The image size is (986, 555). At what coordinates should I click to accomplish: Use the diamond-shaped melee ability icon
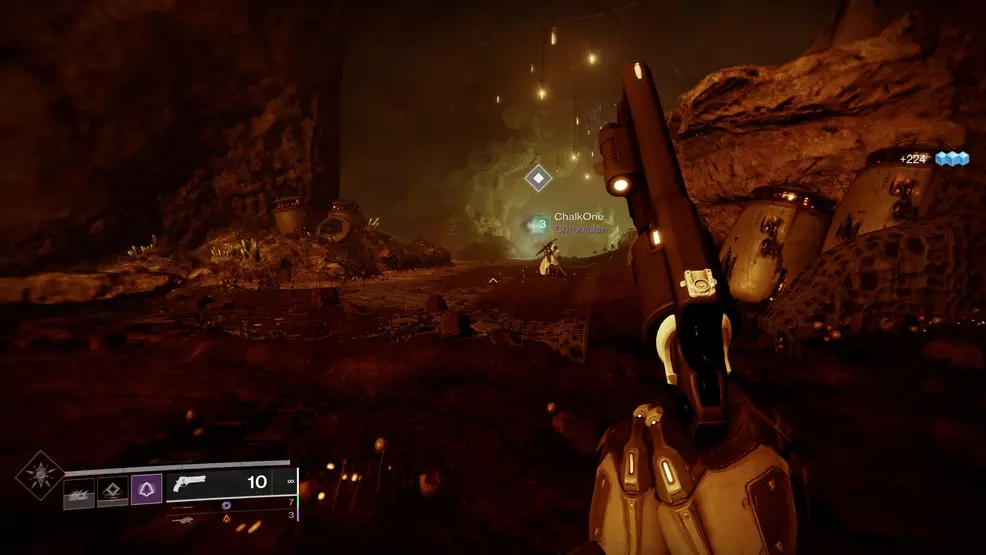pos(113,491)
